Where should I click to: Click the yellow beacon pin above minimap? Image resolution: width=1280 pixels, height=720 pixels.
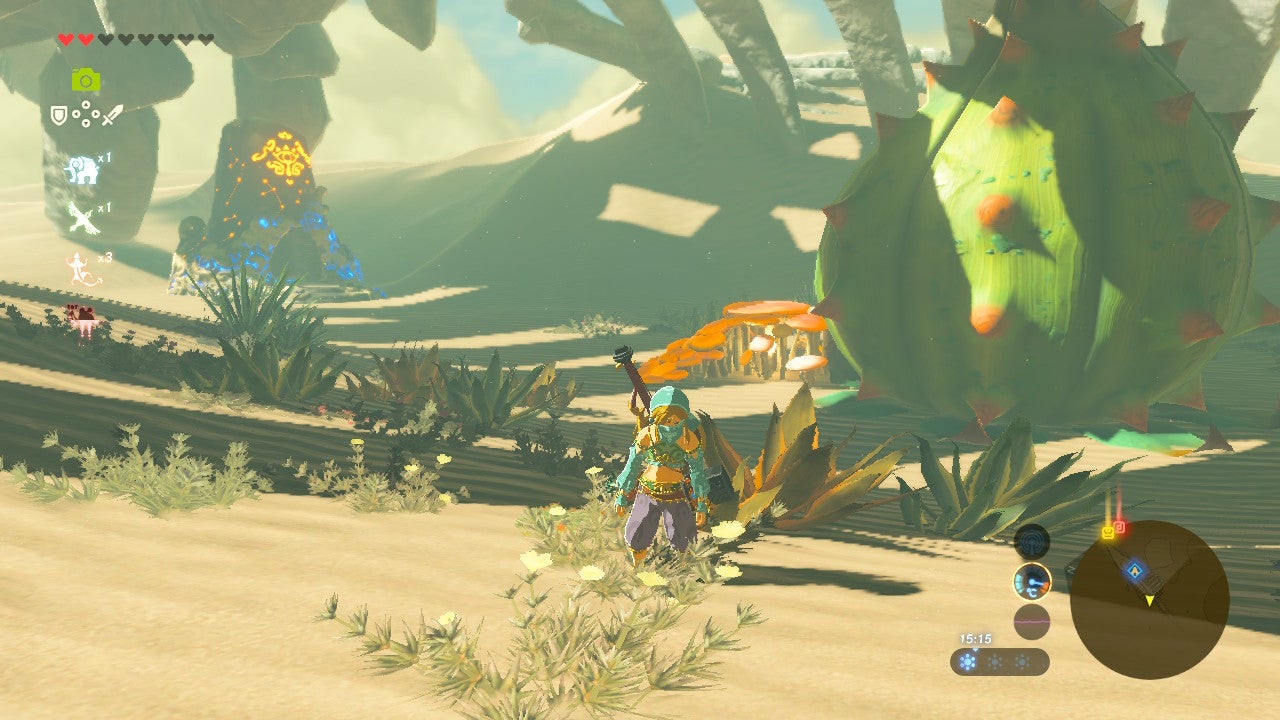(1108, 531)
